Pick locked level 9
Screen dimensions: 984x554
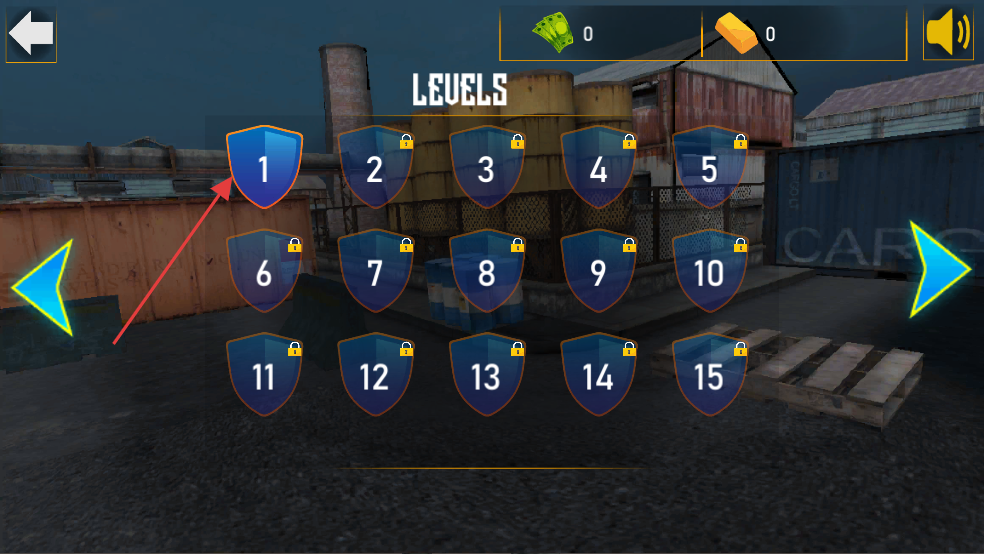pos(598,272)
